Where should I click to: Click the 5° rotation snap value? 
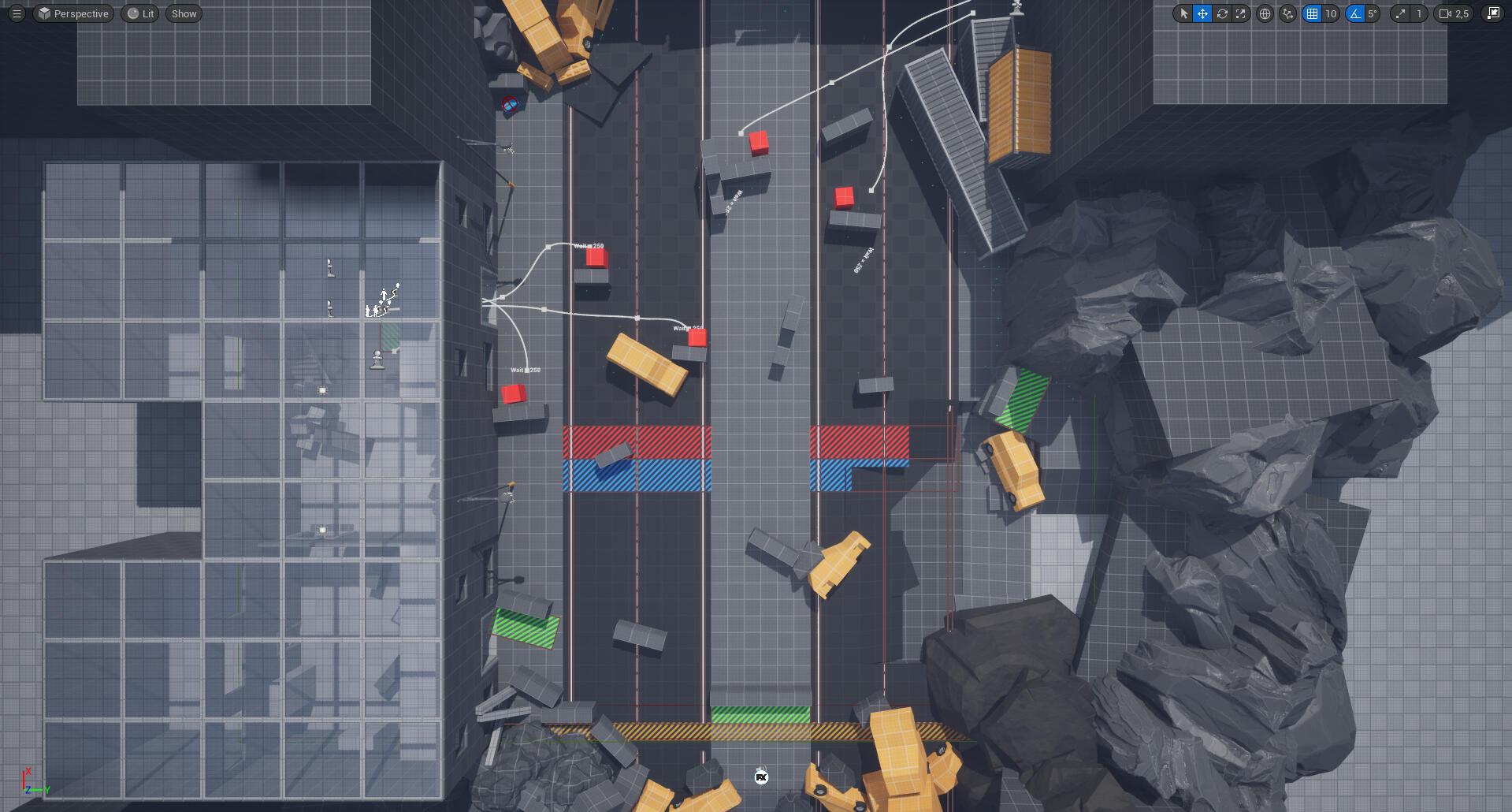click(1373, 13)
